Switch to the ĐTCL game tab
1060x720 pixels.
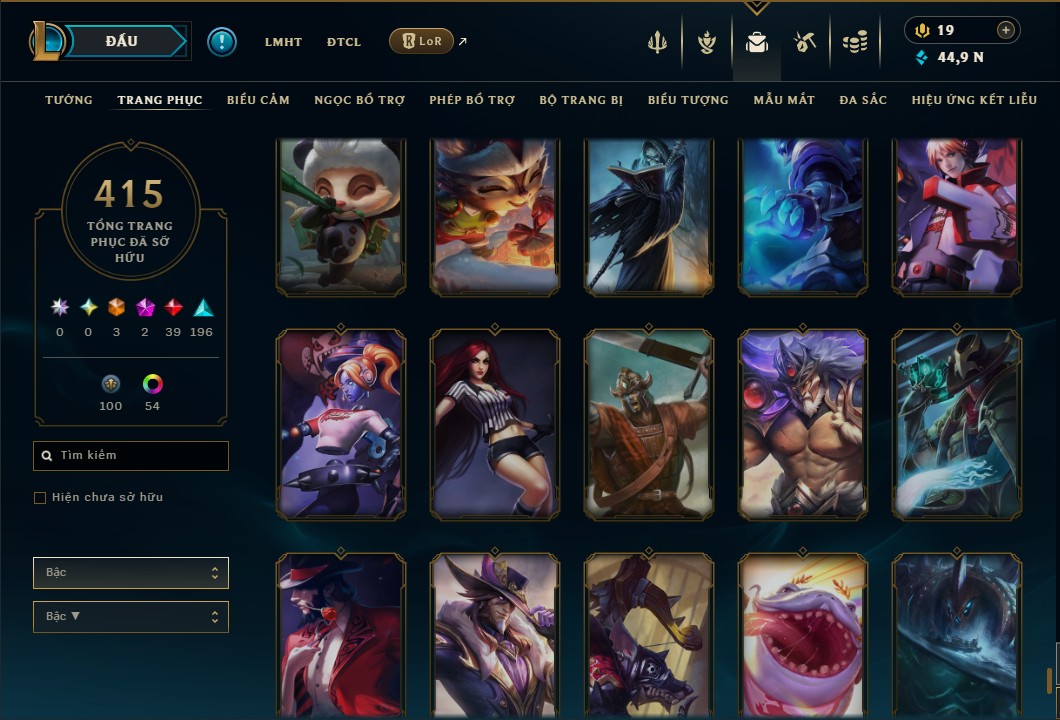344,42
